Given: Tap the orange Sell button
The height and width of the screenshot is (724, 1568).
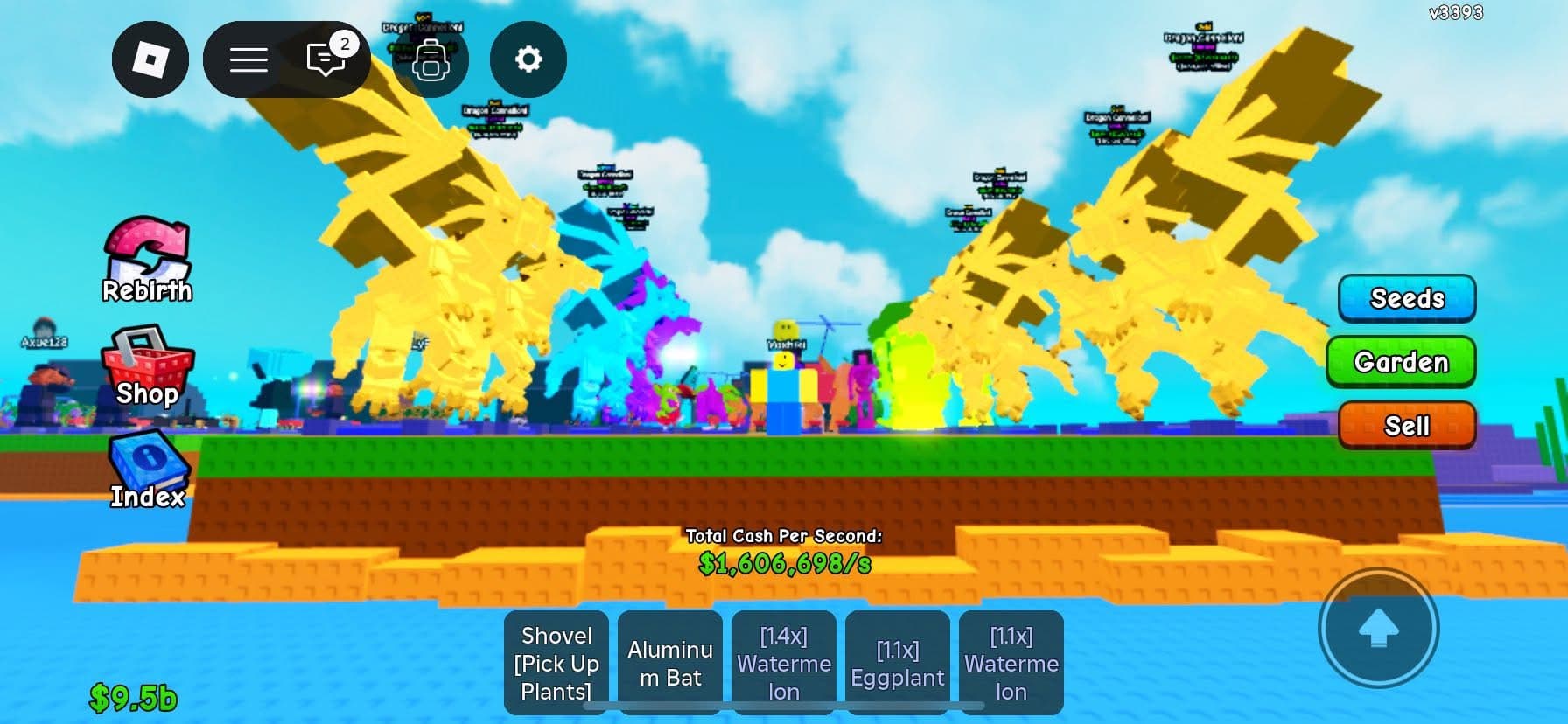Looking at the screenshot, I should tap(1406, 426).
